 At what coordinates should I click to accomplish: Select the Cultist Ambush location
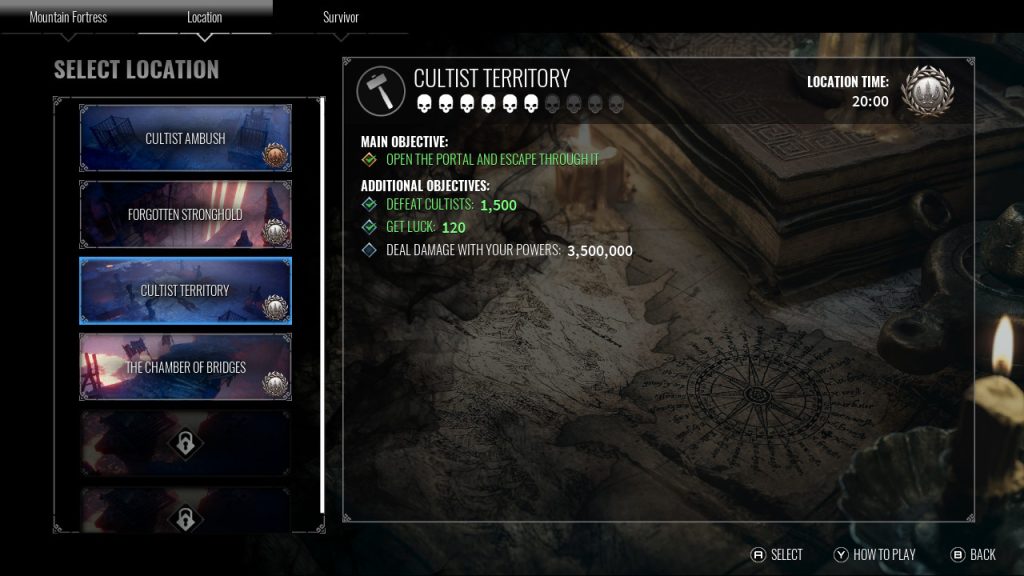[x=185, y=139]
